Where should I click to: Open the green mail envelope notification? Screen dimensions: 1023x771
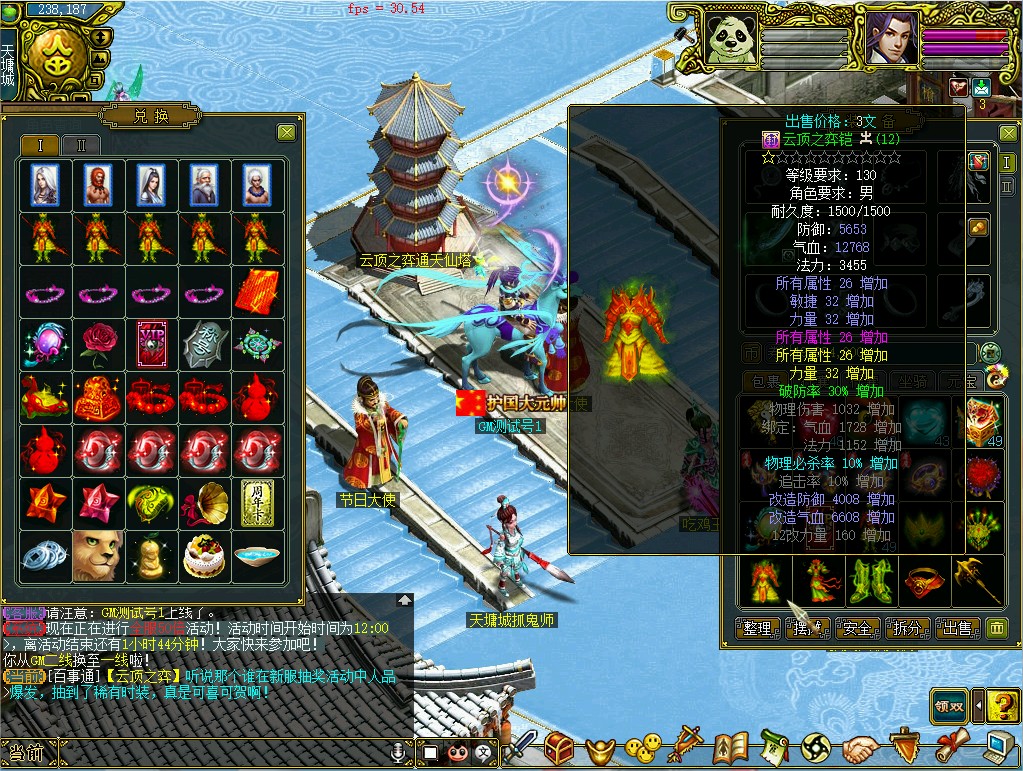tap(981, 87)
